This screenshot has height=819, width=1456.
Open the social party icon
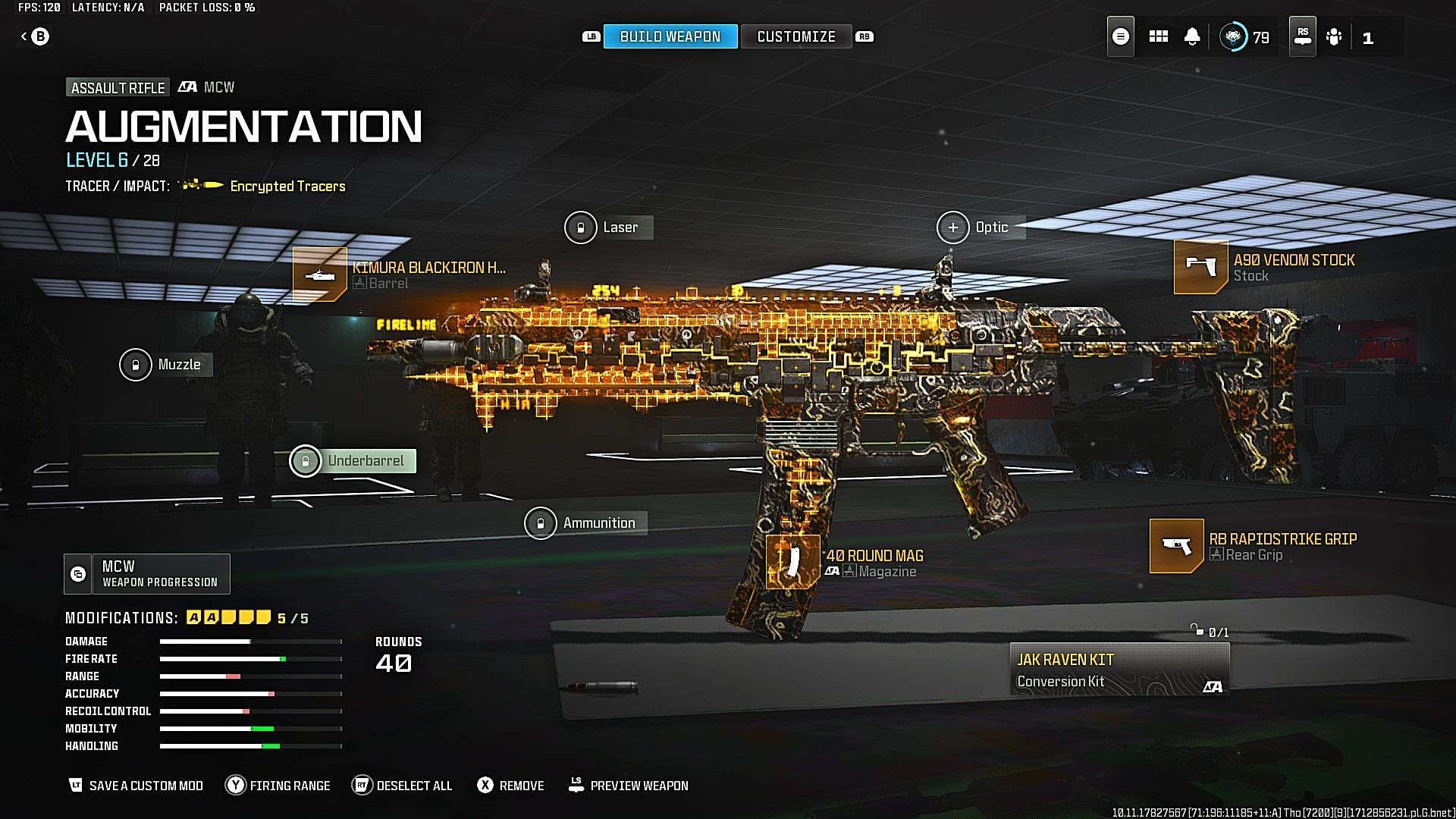click(1334, 36)
